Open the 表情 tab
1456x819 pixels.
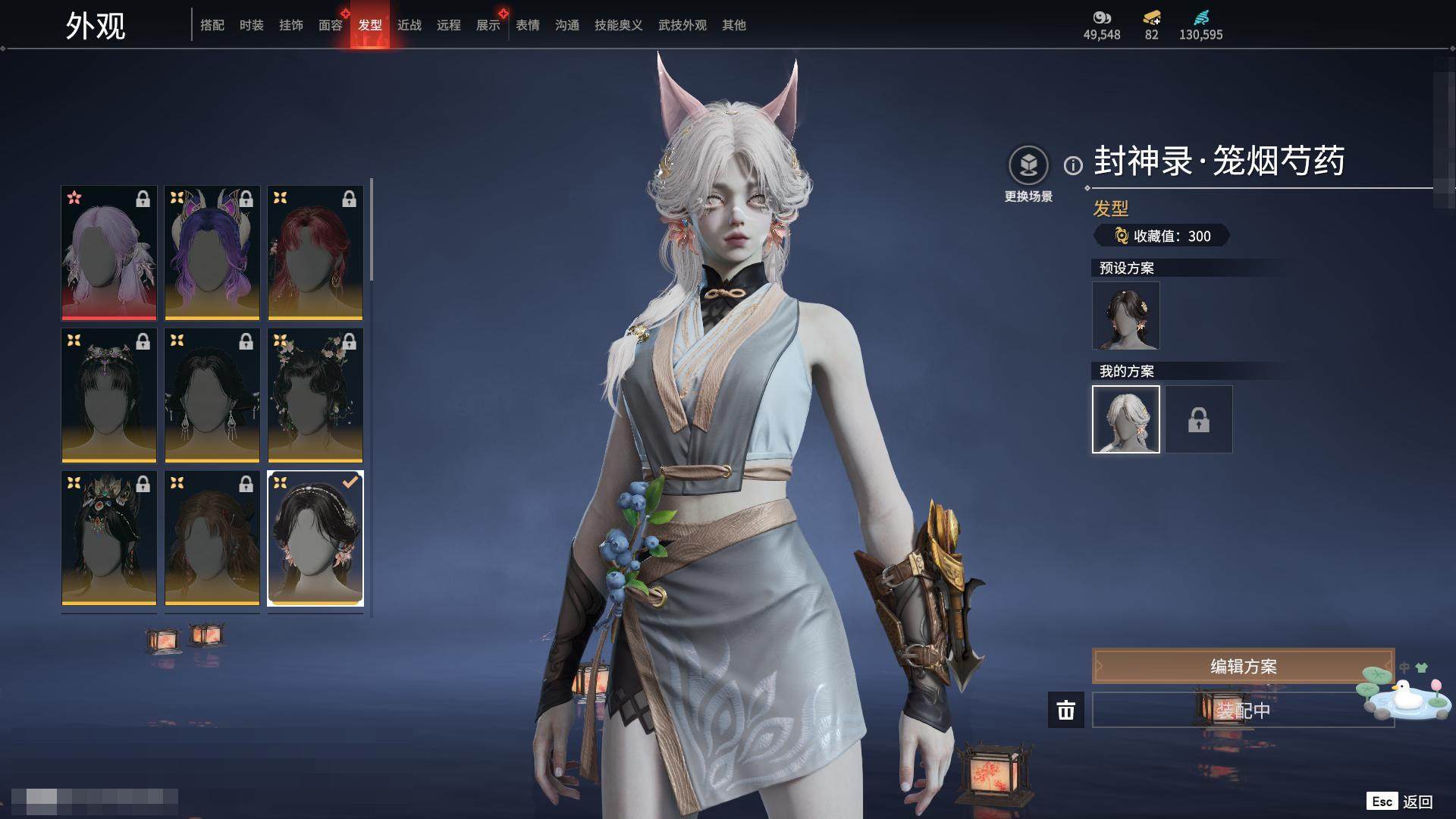(527, 25)
